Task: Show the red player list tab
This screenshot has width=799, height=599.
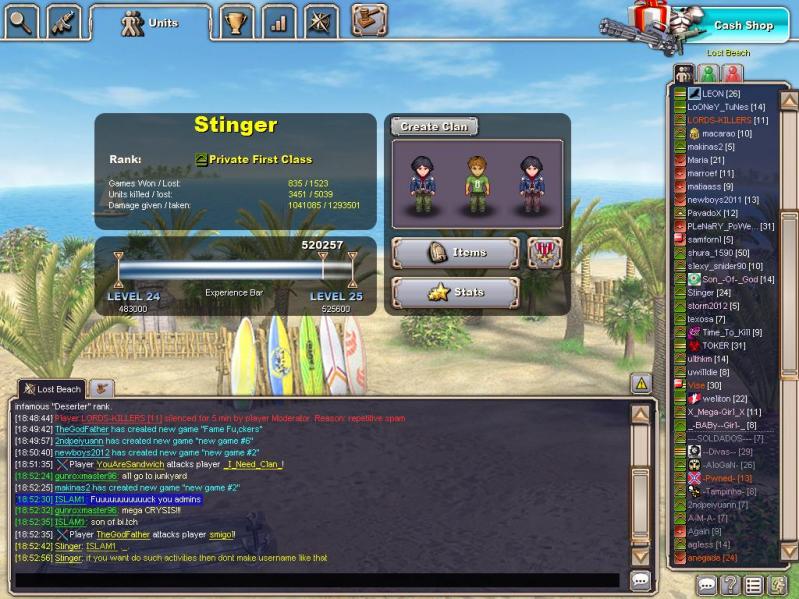Action: click(732, 73)
